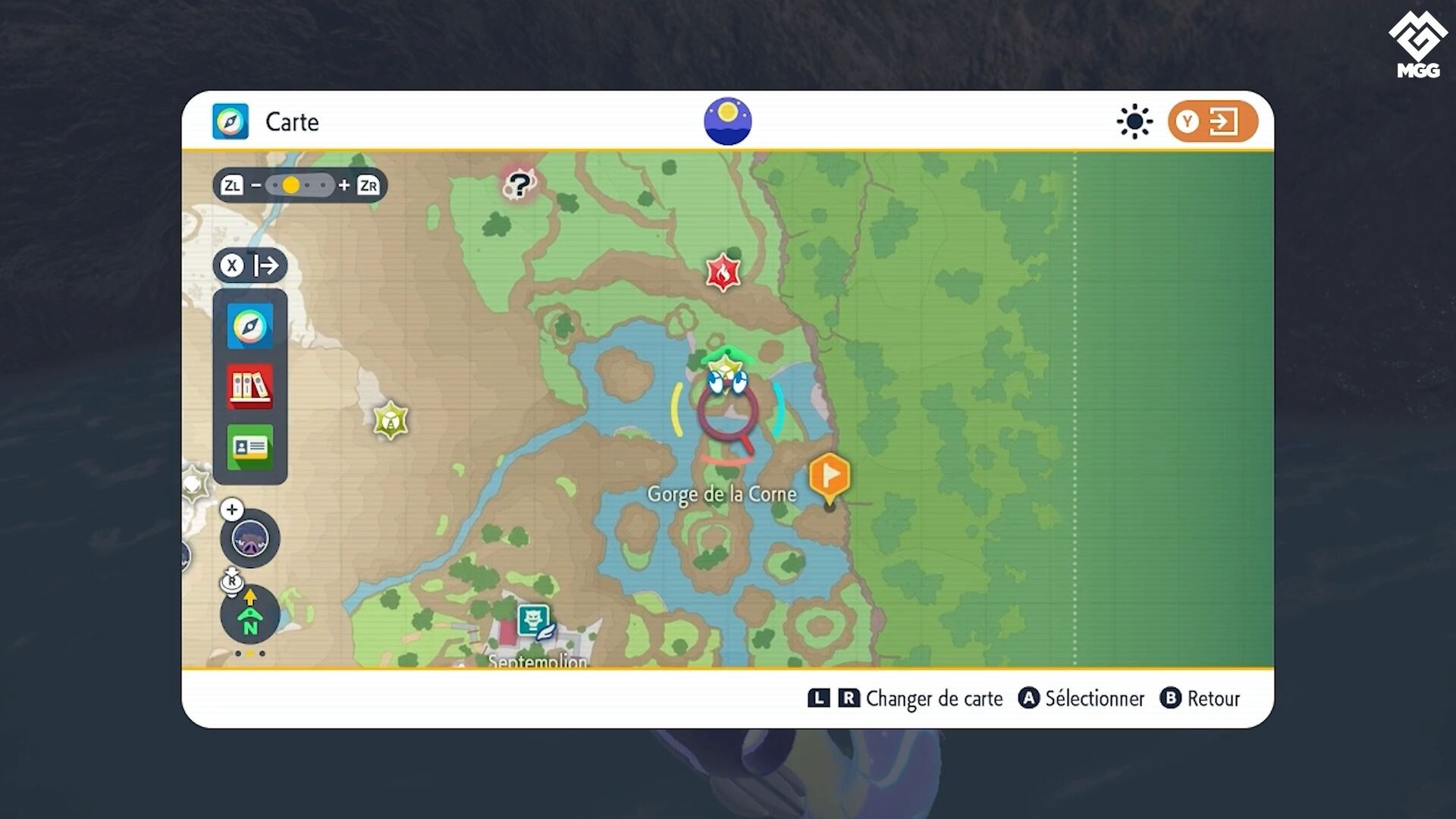The width and height of the screenshot is (1456, 819).
Task: Click the Gorge de la Corne label
Action: [x=721, y=494]
